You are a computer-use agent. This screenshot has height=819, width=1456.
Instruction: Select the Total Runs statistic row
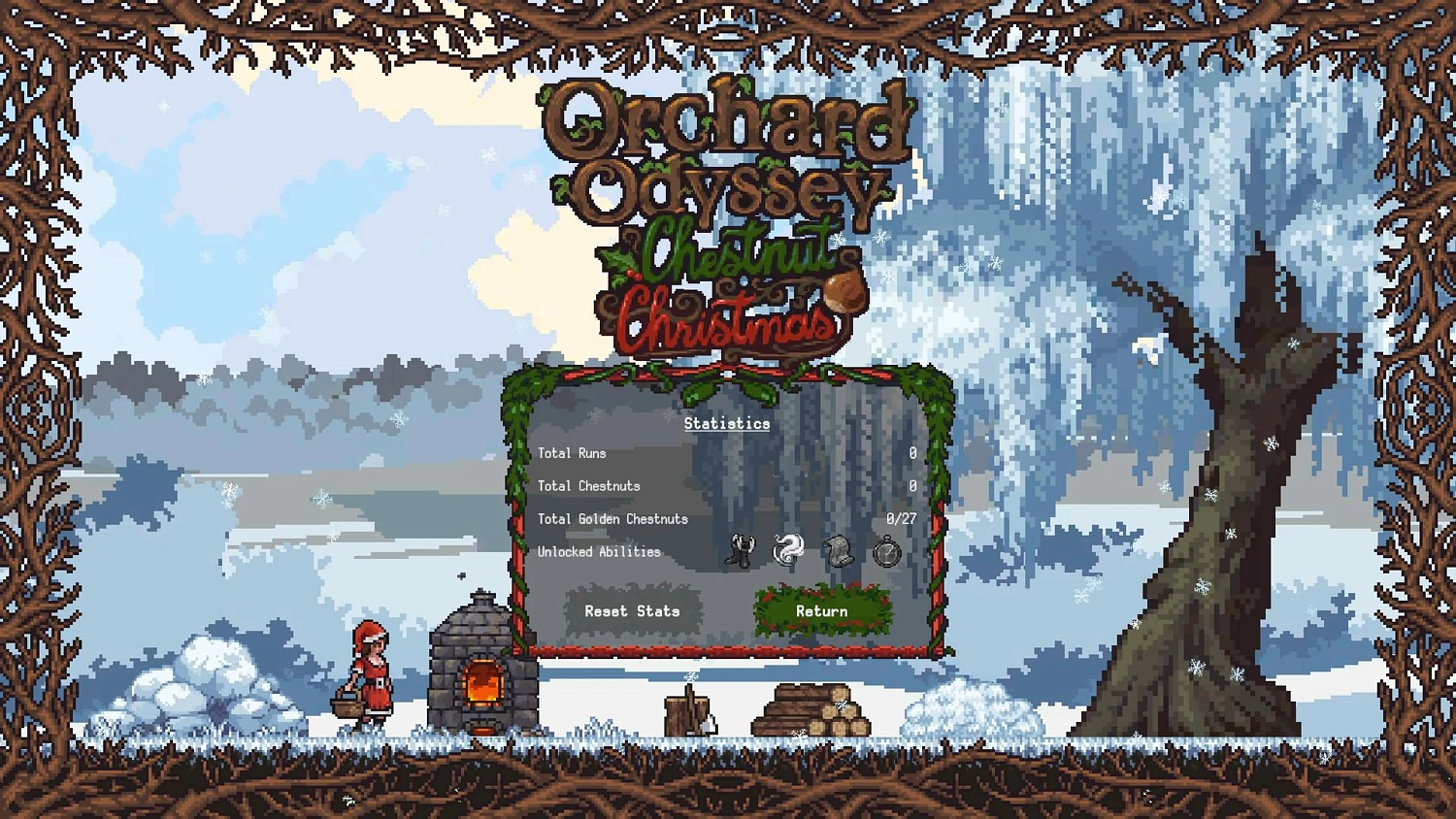[573, 453]
